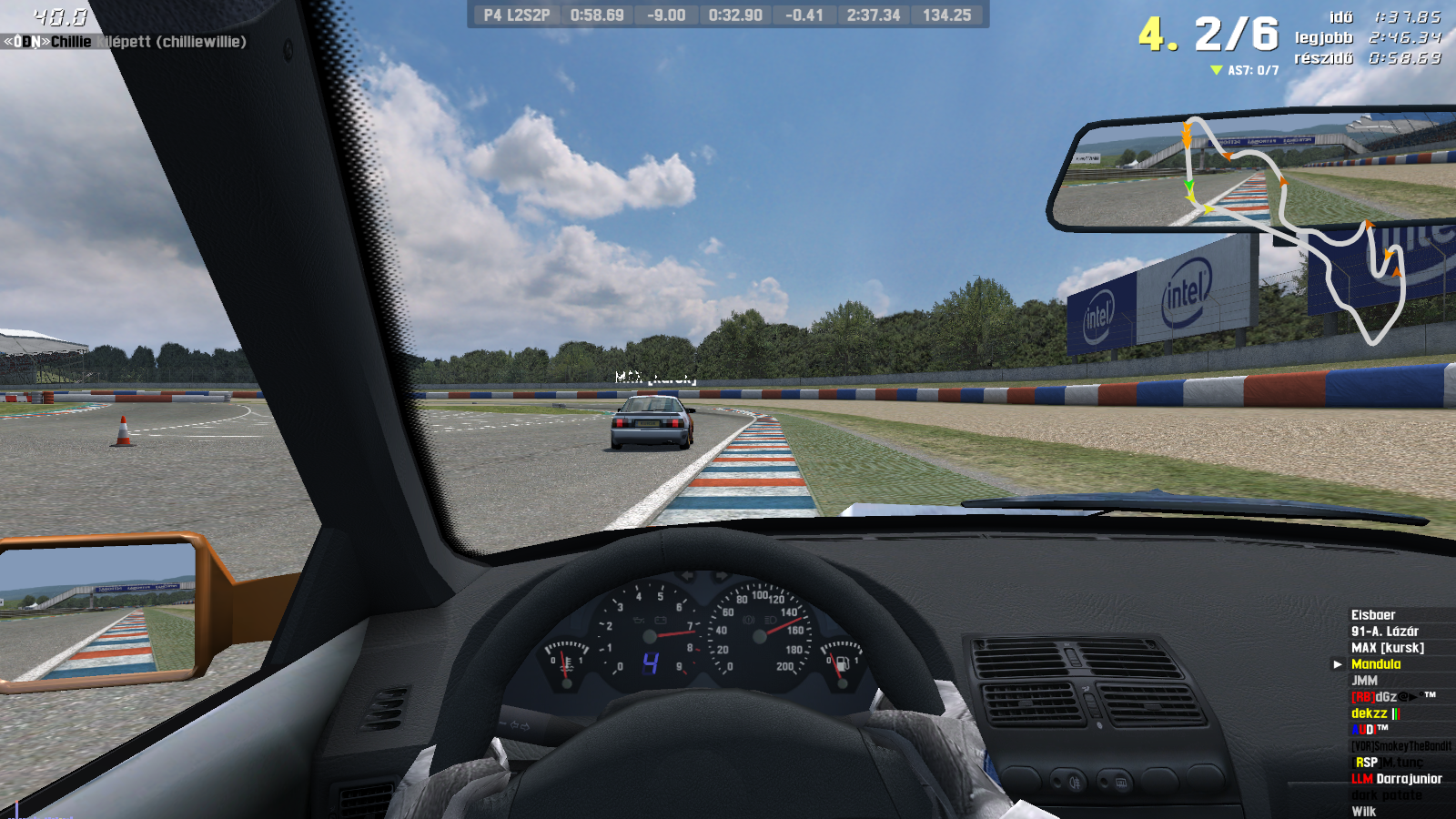The height and width of the screenshot is (819, 1456).
Task: Select Mandula in the driver list
Action: 1376,664
